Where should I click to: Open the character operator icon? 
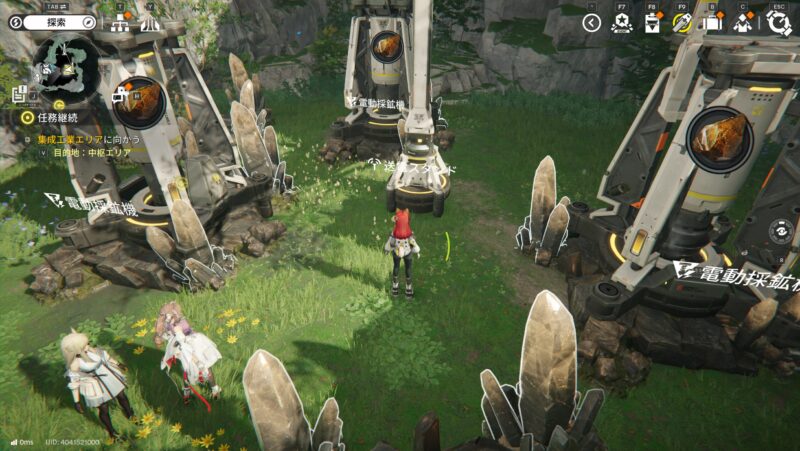coord(742,24)
